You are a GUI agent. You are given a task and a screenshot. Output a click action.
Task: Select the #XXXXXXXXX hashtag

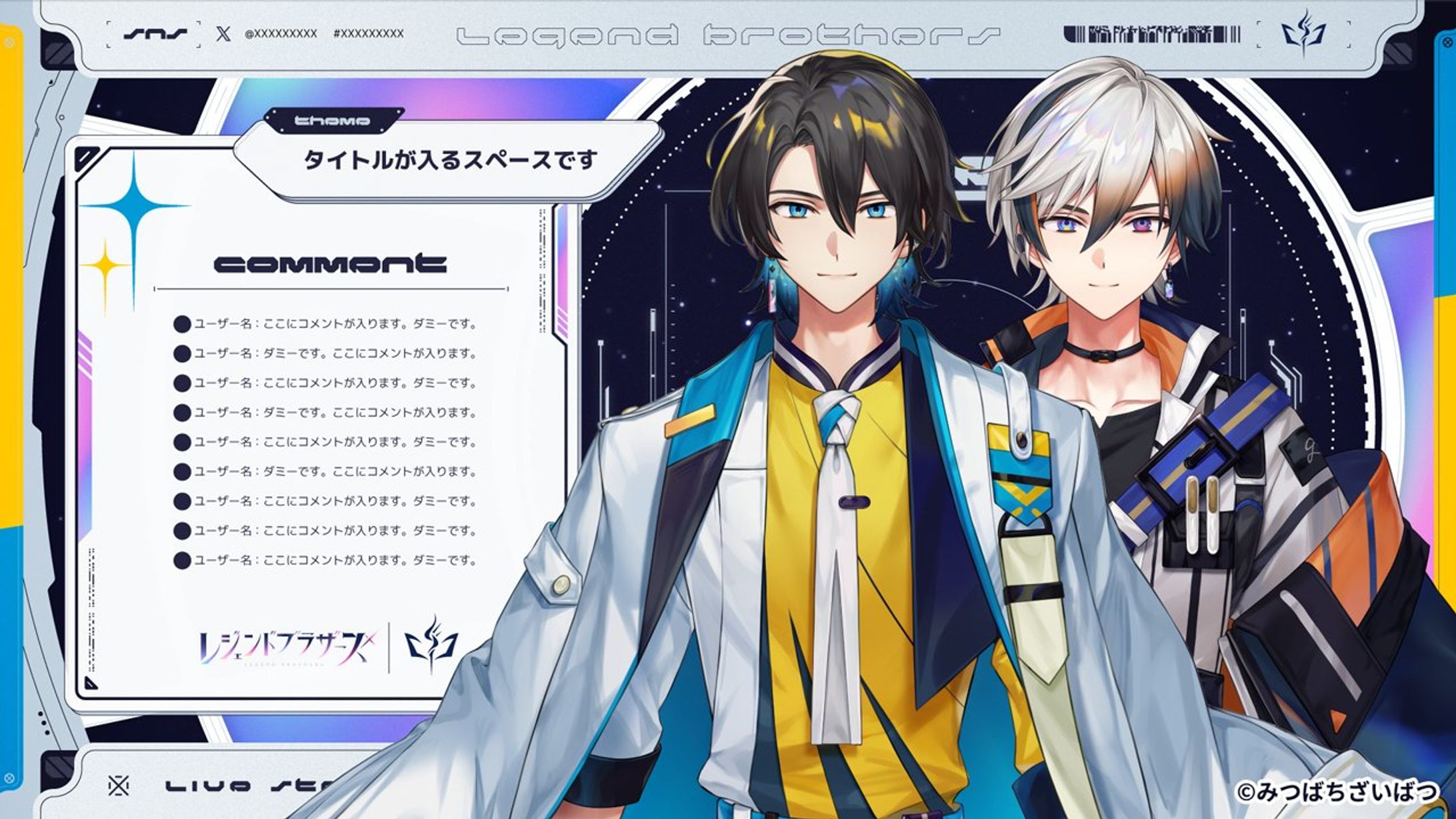[x=368, y=33]
